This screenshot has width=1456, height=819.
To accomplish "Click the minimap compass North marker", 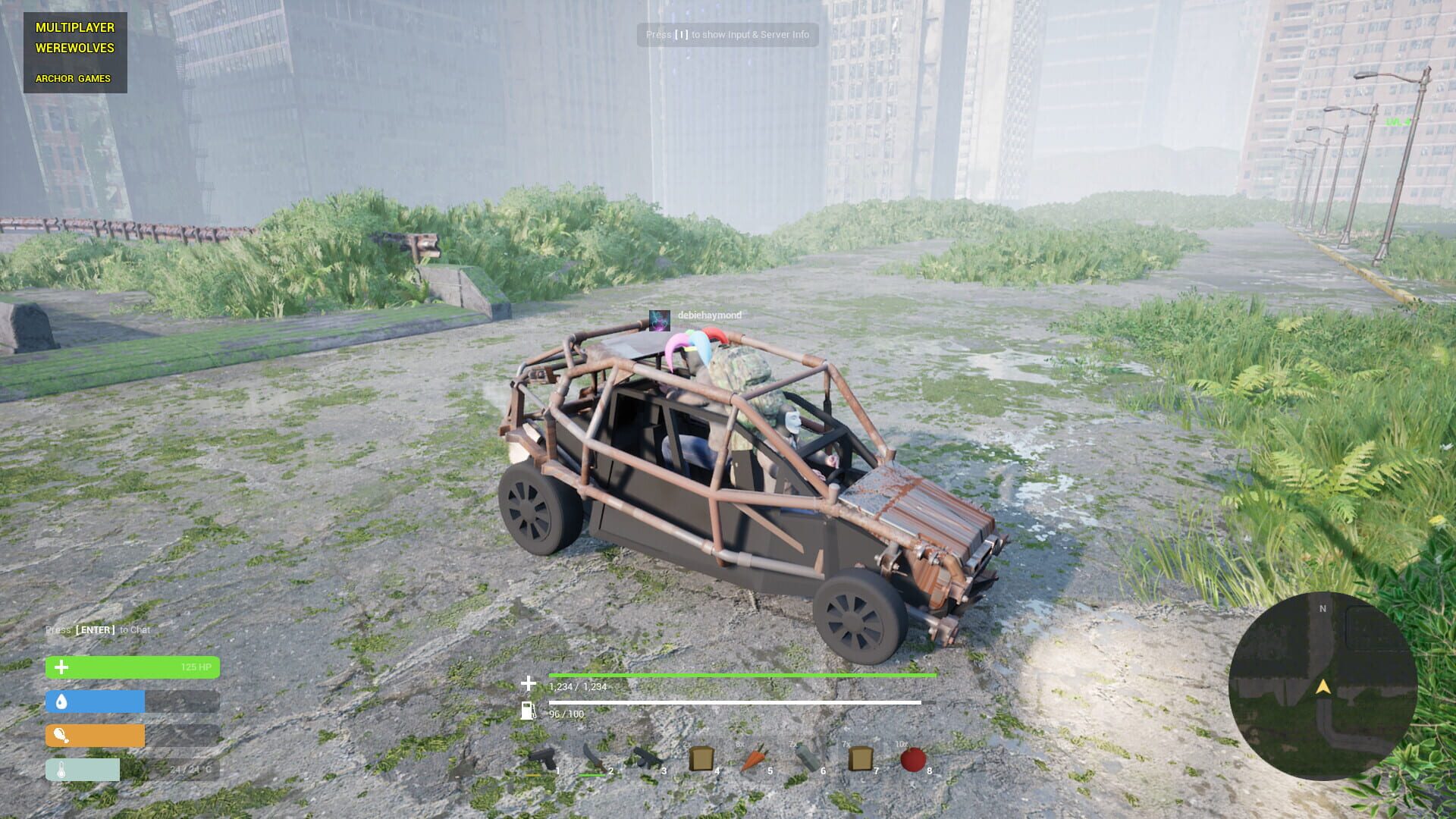I will point(1323,608).
